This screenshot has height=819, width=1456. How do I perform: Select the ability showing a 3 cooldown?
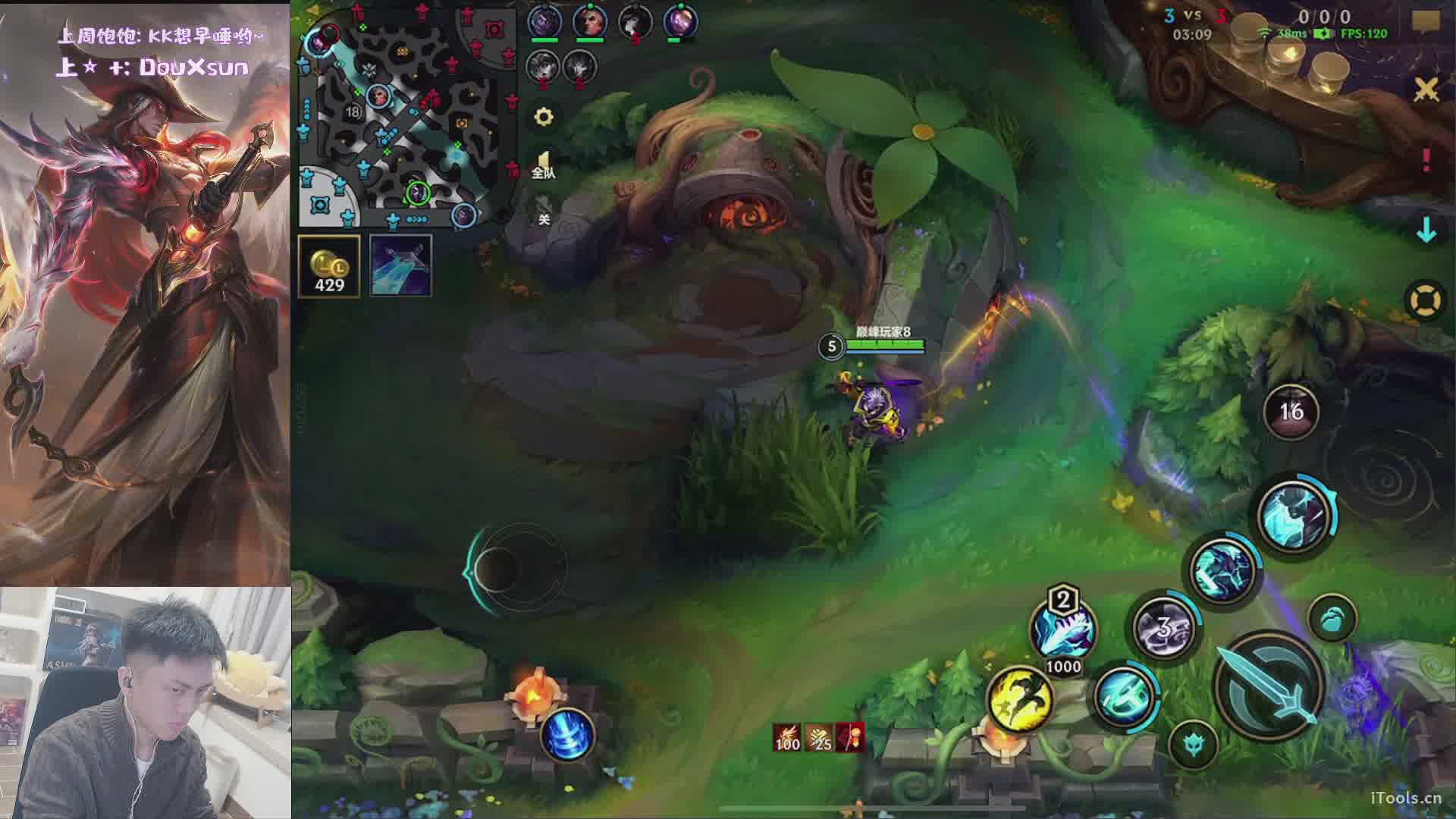tap(1163, 628)
